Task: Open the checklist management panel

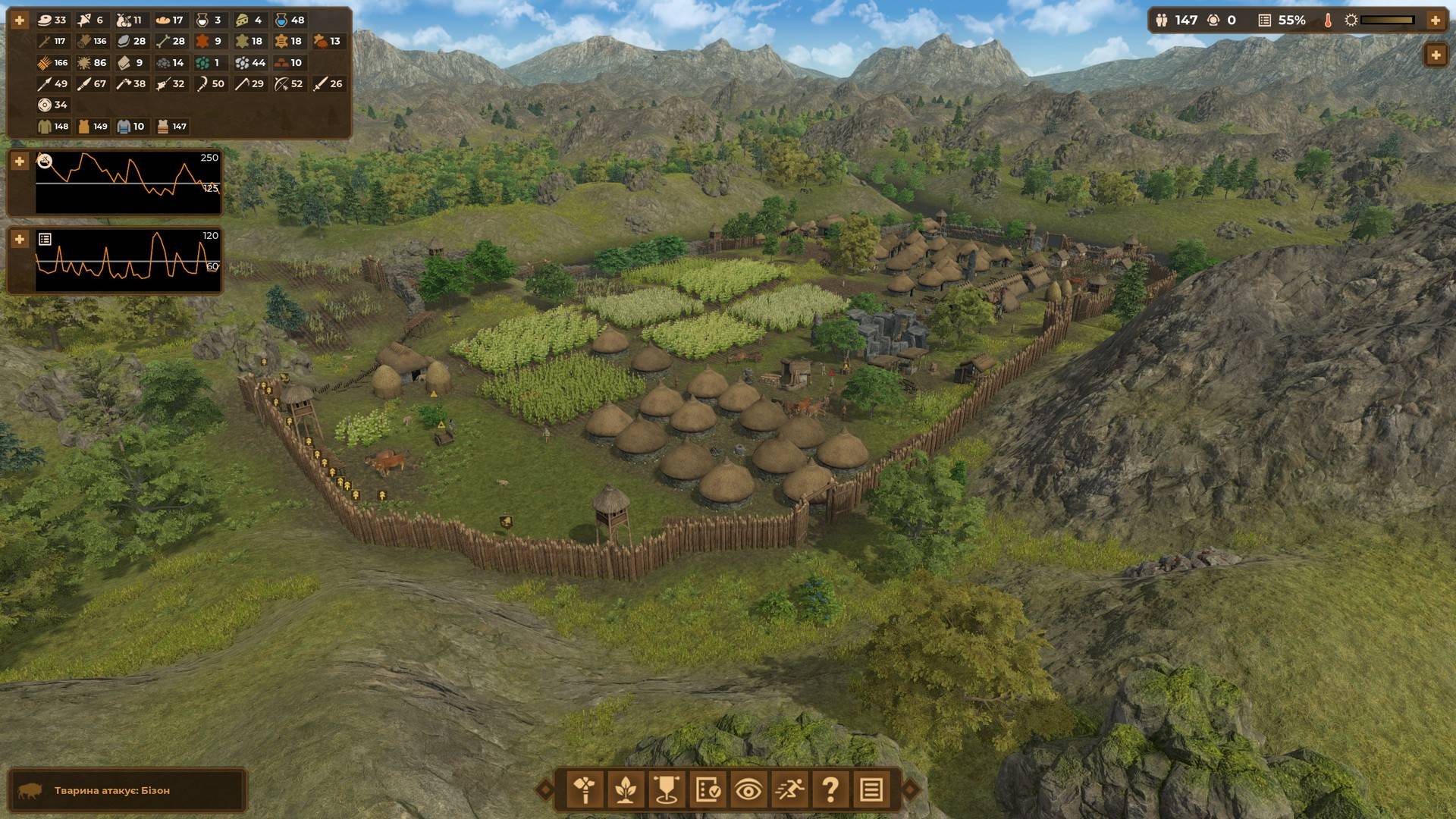Action: [707, 790]
